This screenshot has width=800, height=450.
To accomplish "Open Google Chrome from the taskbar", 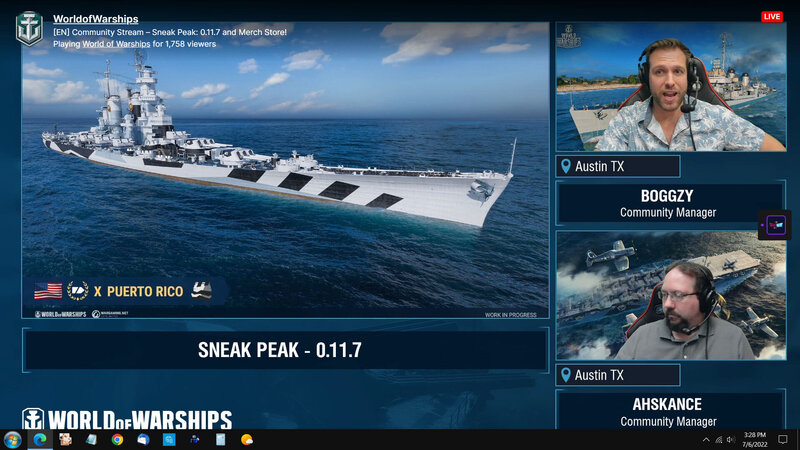I will tap(117, 440).
